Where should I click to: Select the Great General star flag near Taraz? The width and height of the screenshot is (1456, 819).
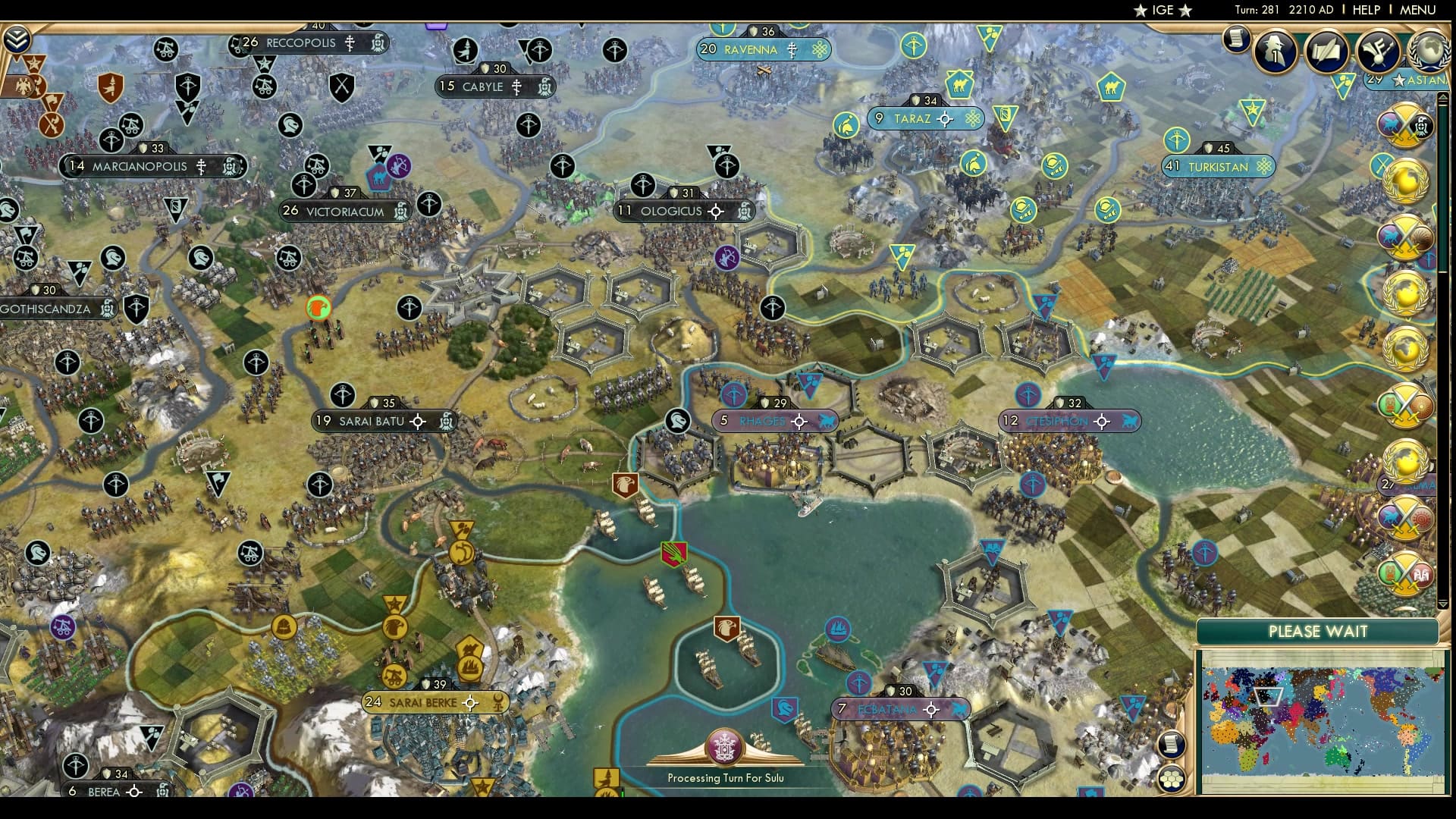click(1253, 111)
